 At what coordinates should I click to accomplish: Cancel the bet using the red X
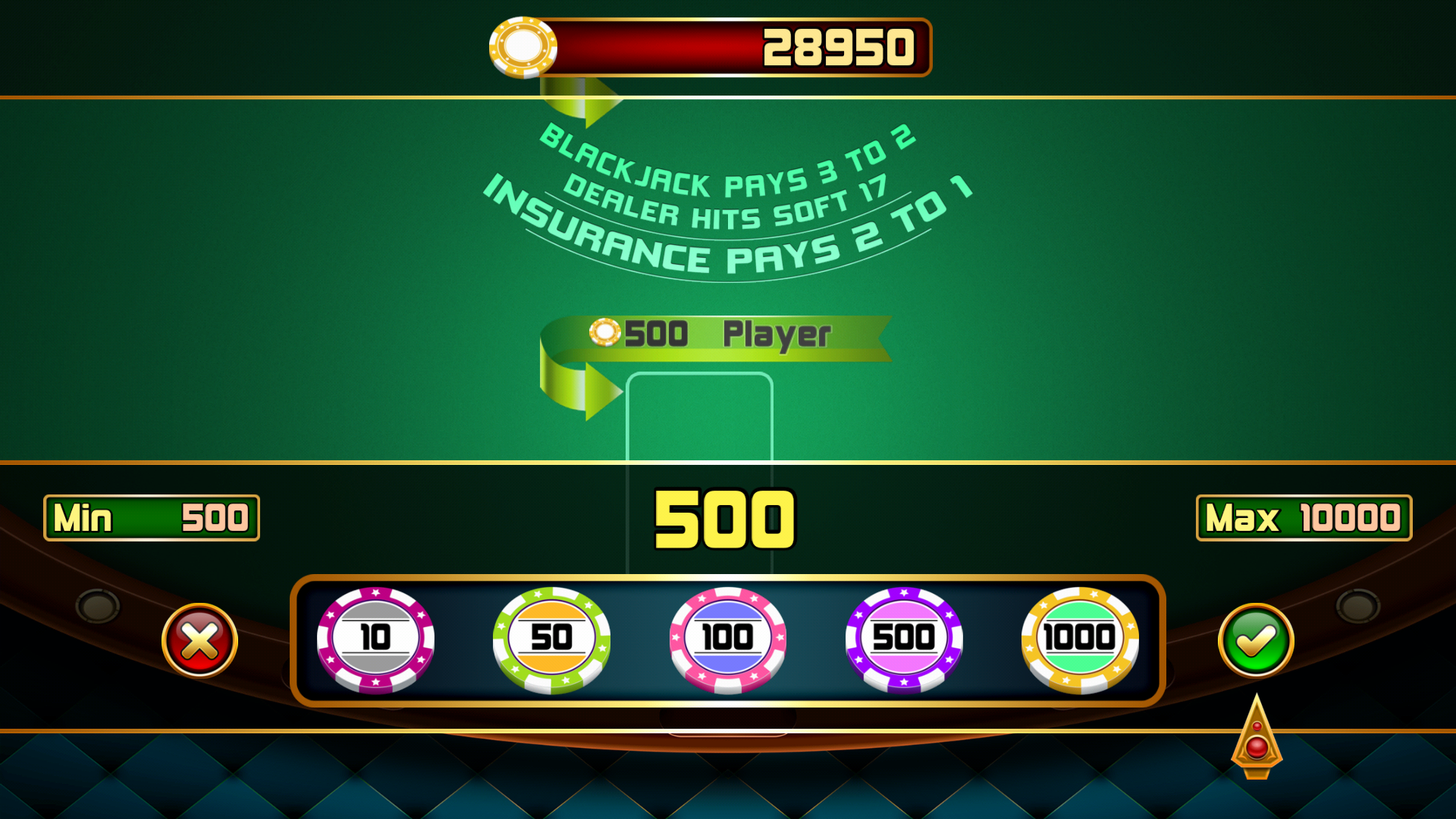click(199, 641)
